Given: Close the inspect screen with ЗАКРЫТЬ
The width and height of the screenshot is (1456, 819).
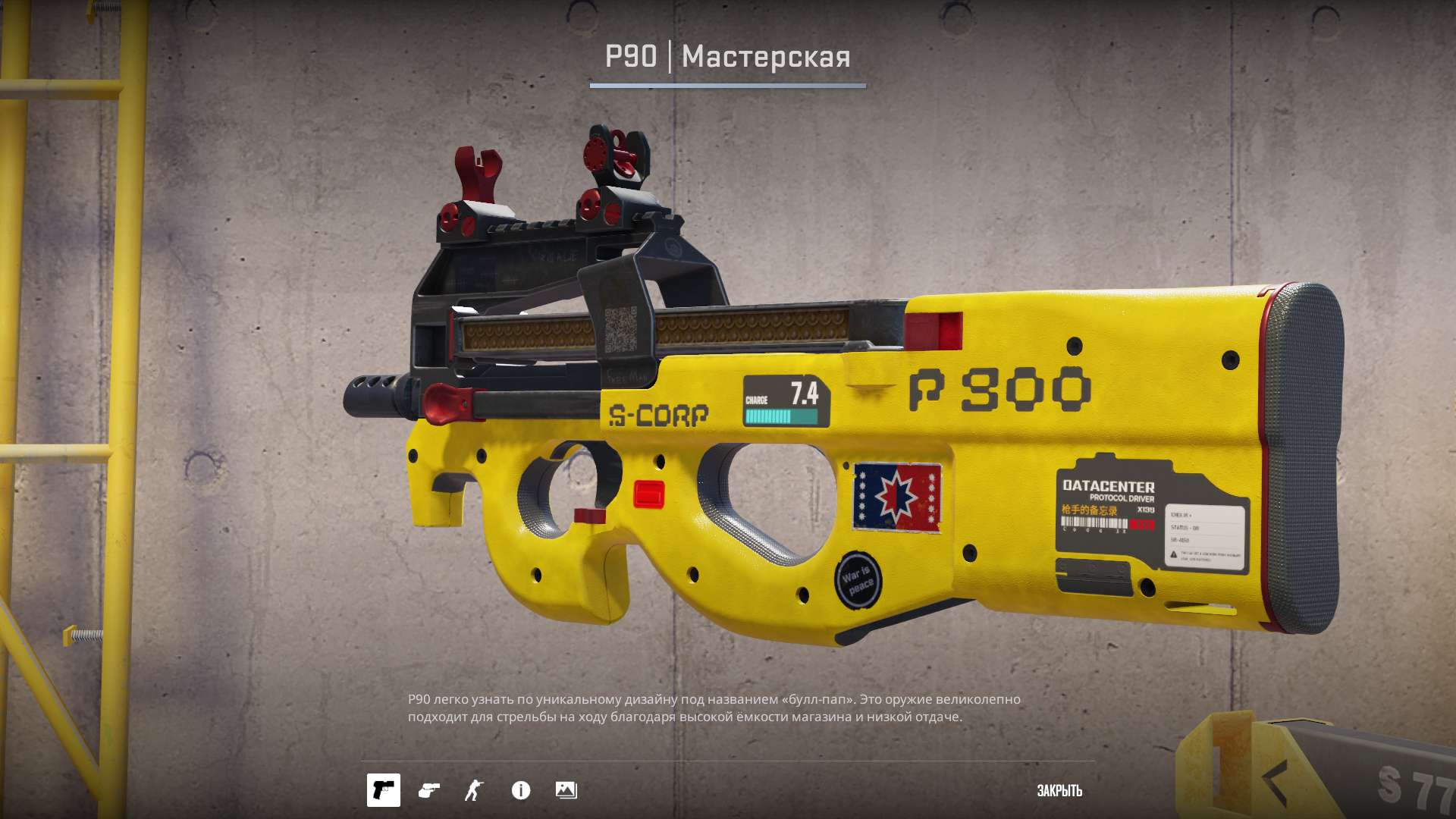Looking at the screenshot, I should [x=1059, y=791].
